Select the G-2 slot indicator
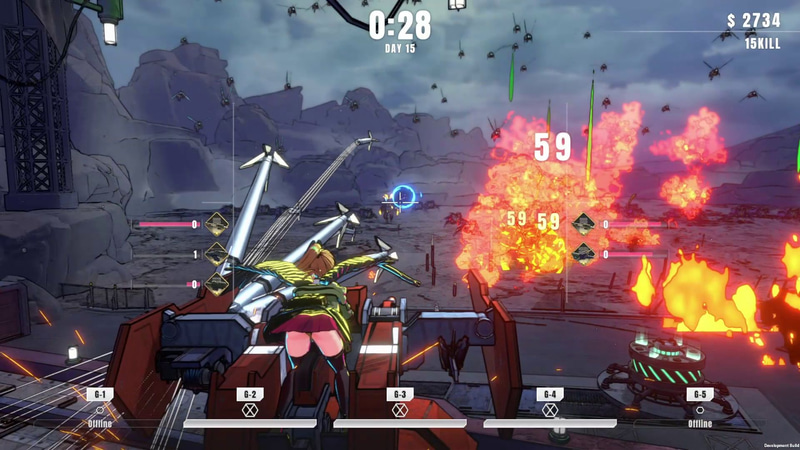Image resolution: width=800 pixels, height=450 pixels. 250,409
